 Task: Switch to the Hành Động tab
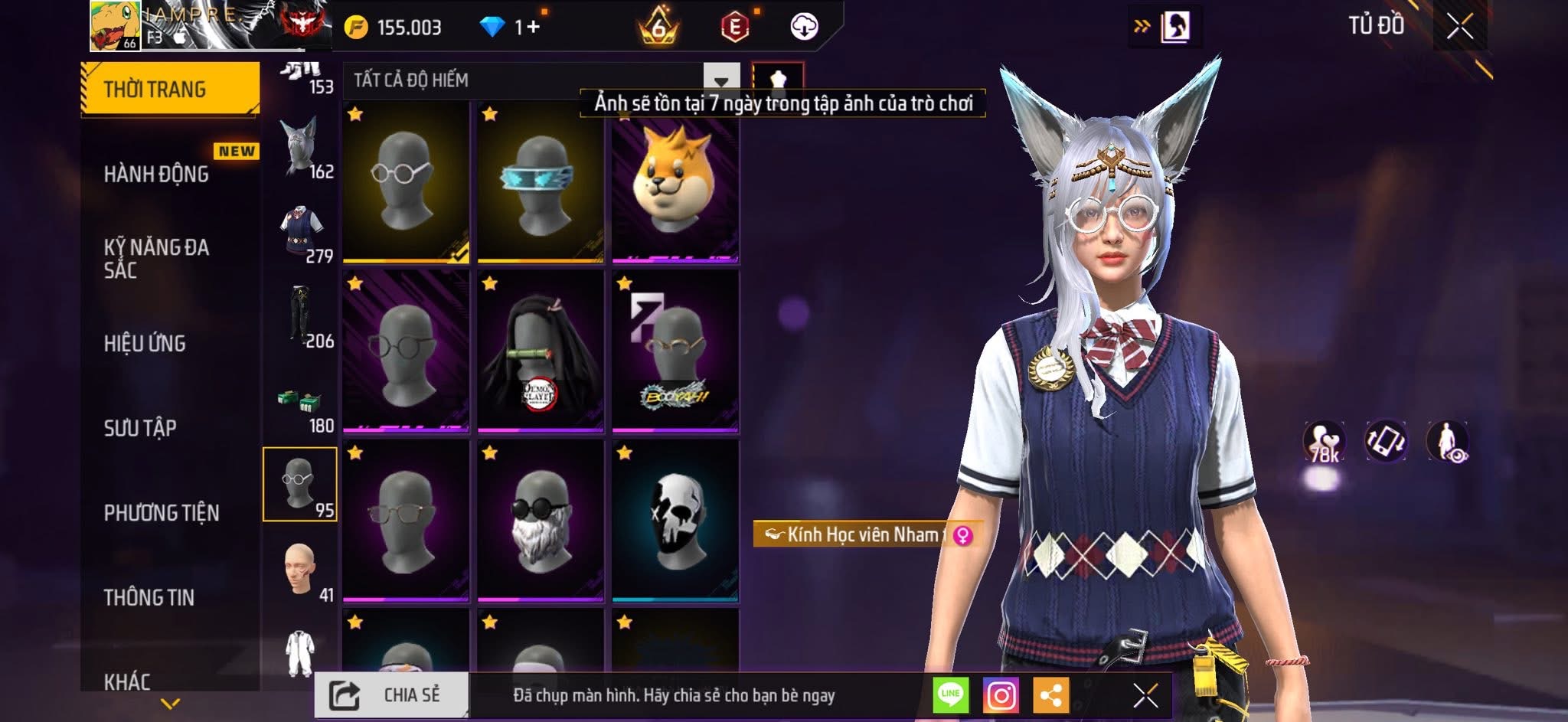click(x=156, y=174)
